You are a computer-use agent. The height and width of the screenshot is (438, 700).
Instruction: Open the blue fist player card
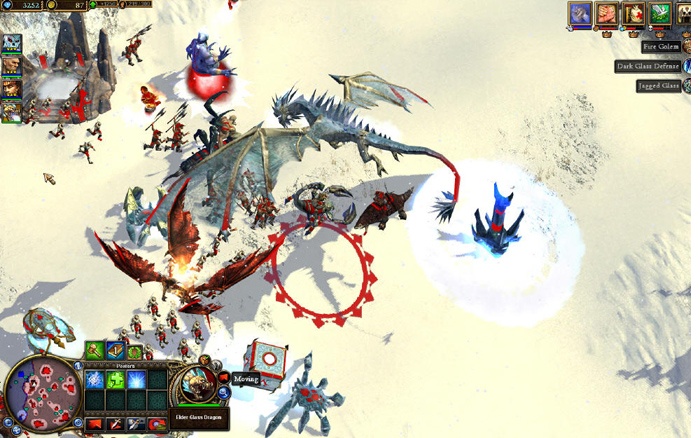(580, 14)
